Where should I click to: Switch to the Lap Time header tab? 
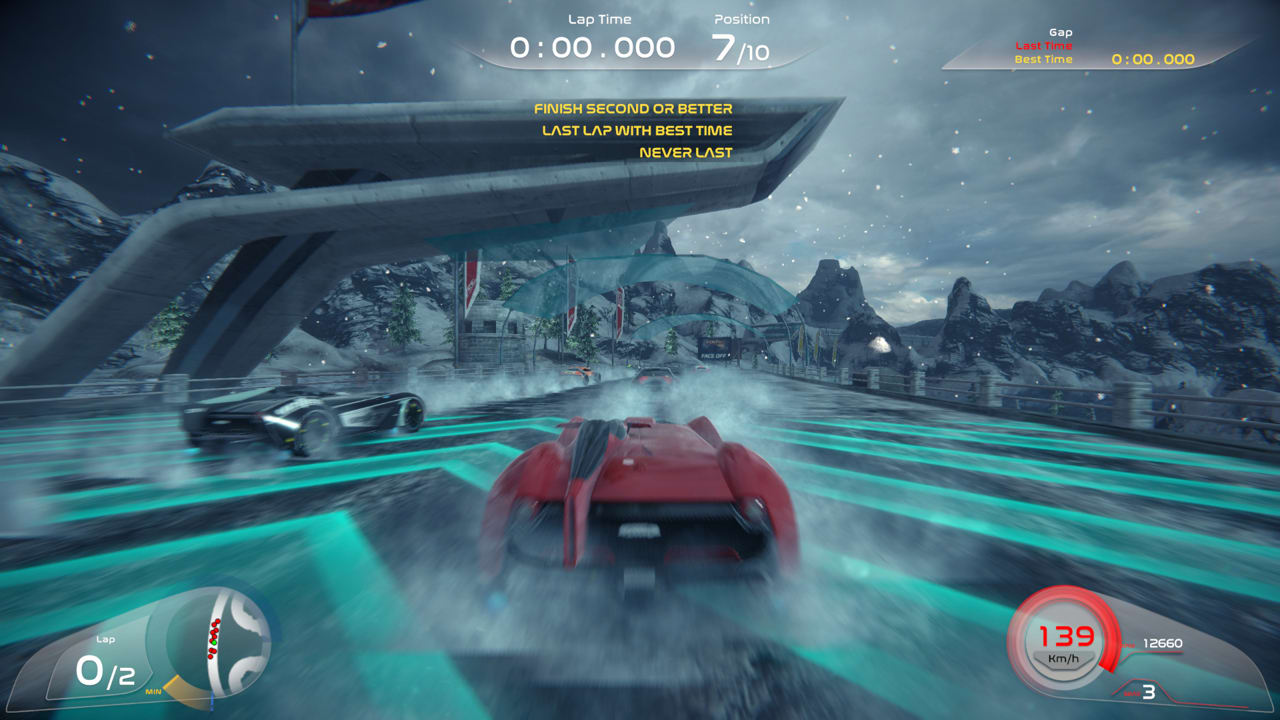601,18
